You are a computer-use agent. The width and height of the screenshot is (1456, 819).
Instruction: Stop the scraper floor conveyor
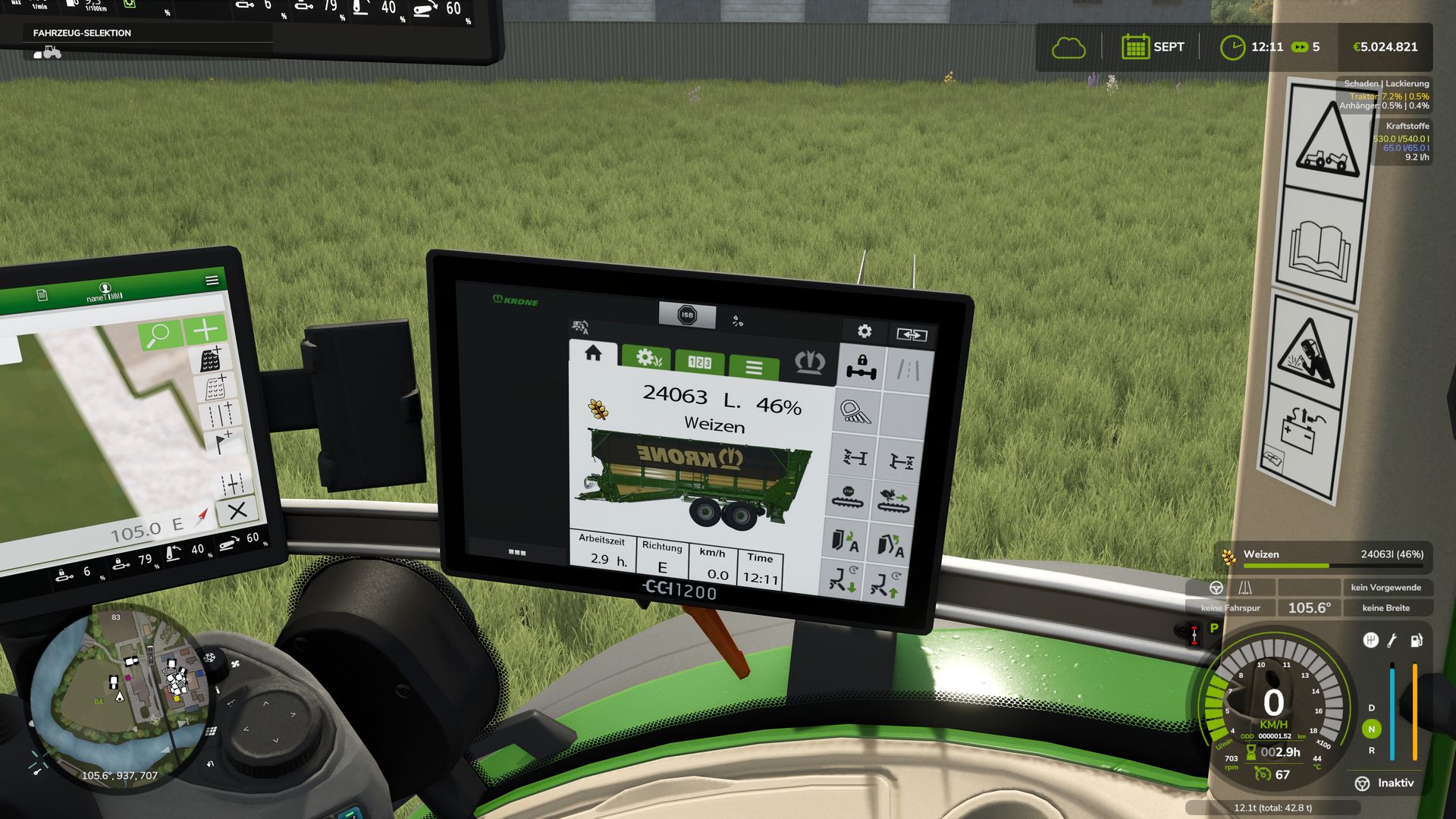coord(849,497)
